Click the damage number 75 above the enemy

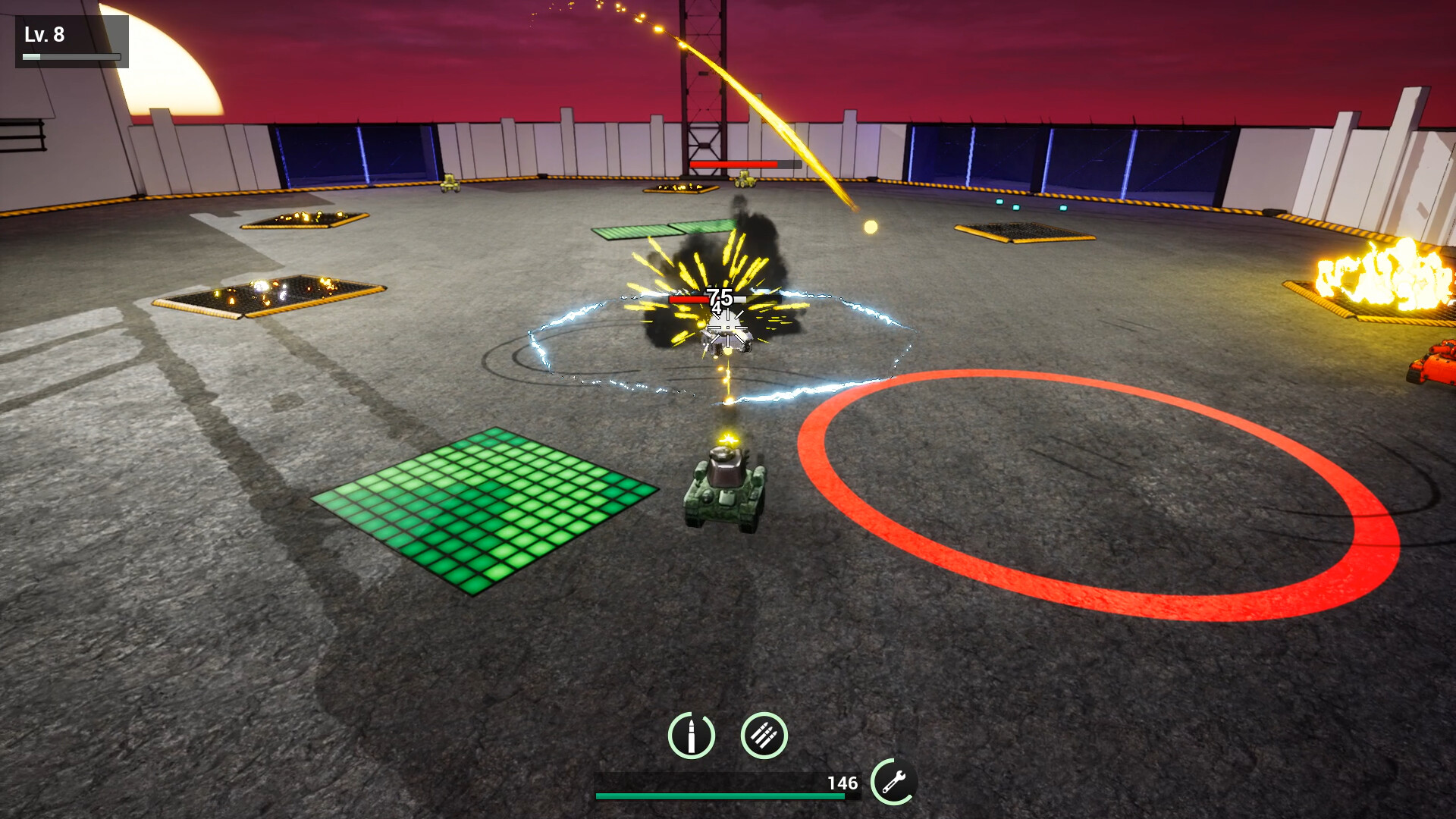[x=719, y=296]
